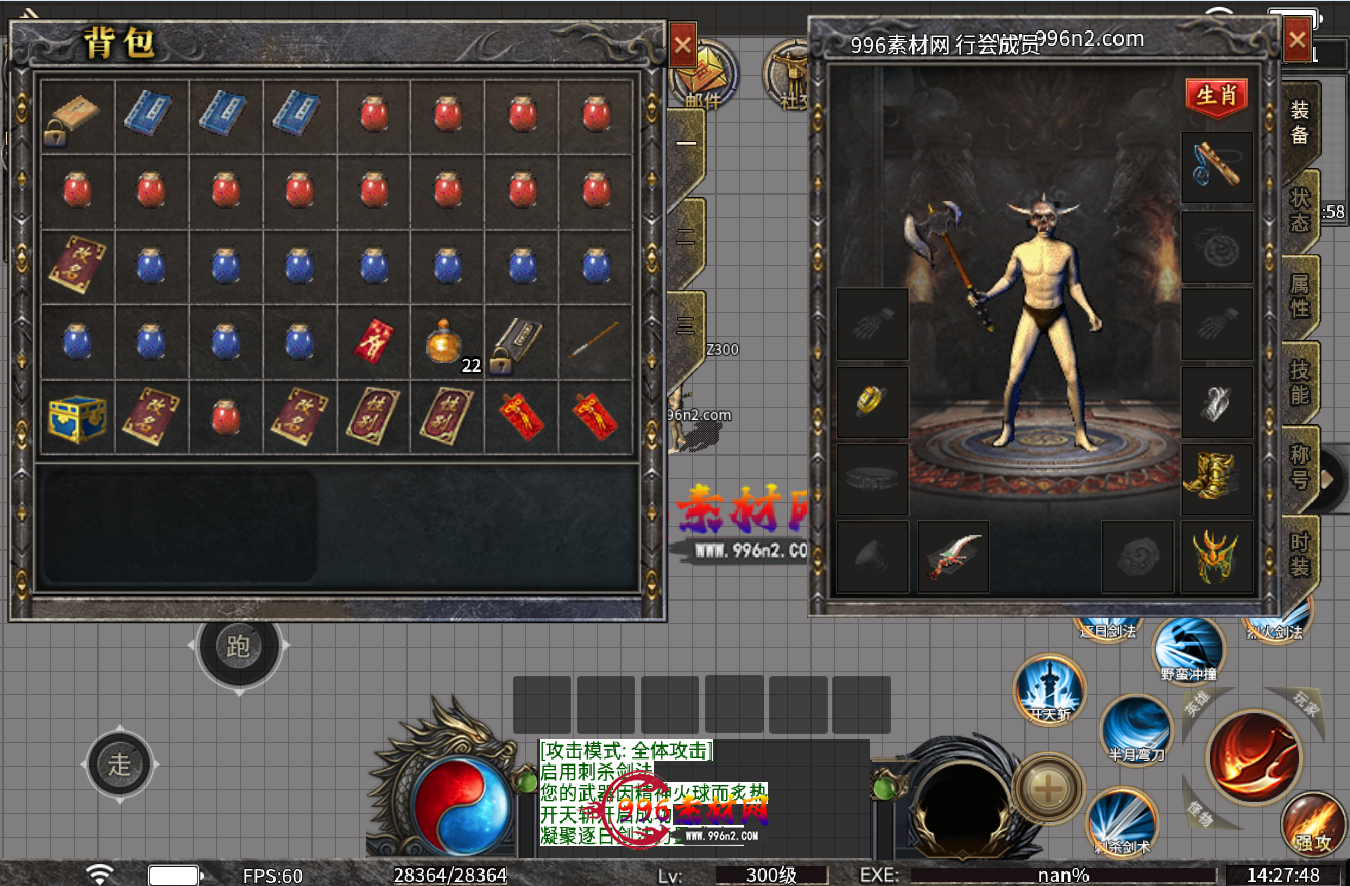Open the 生肖 zodiac panel
Image resolution: width=1350 pixels, height=886 pixels.
coord(1216,97)
